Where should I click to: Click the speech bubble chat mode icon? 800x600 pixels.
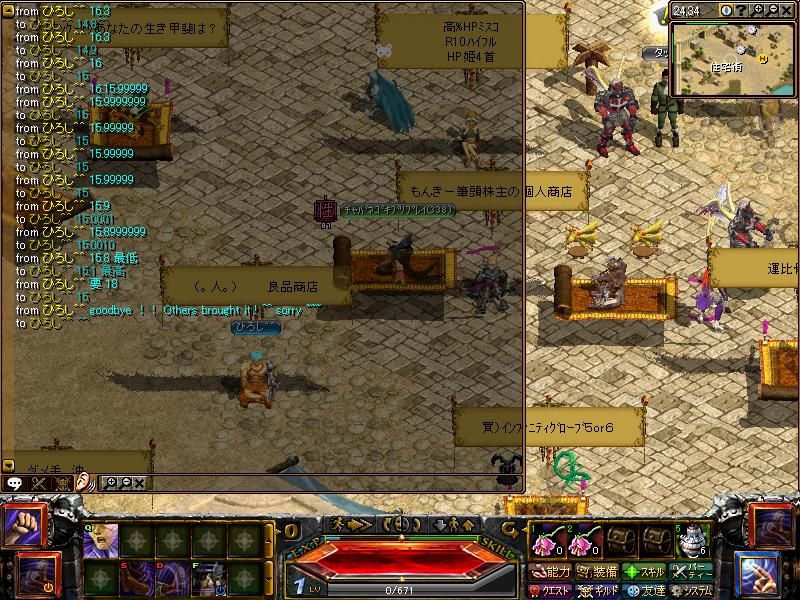click(16, 482)
